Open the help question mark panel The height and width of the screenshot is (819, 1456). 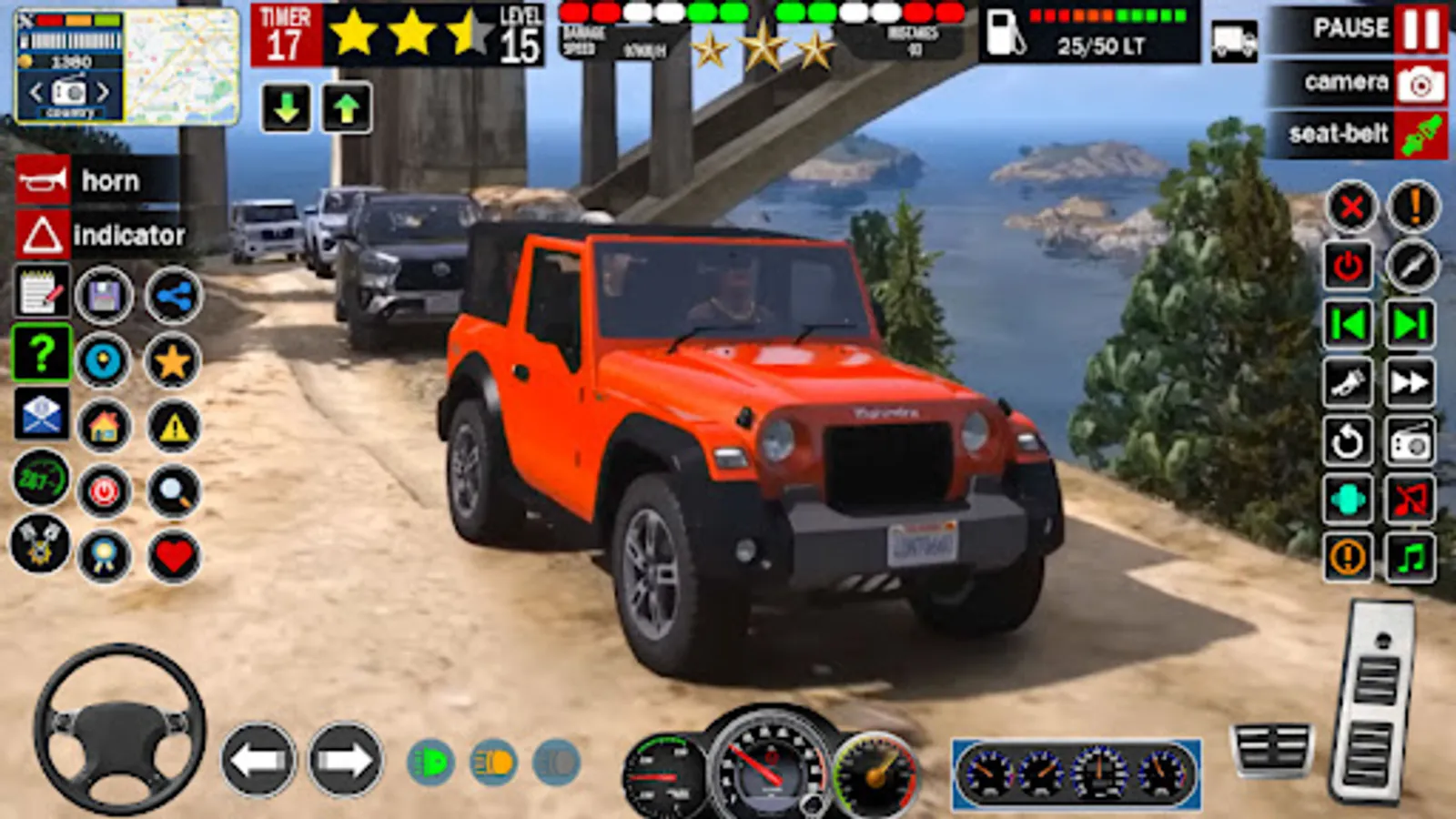(36, 355)
